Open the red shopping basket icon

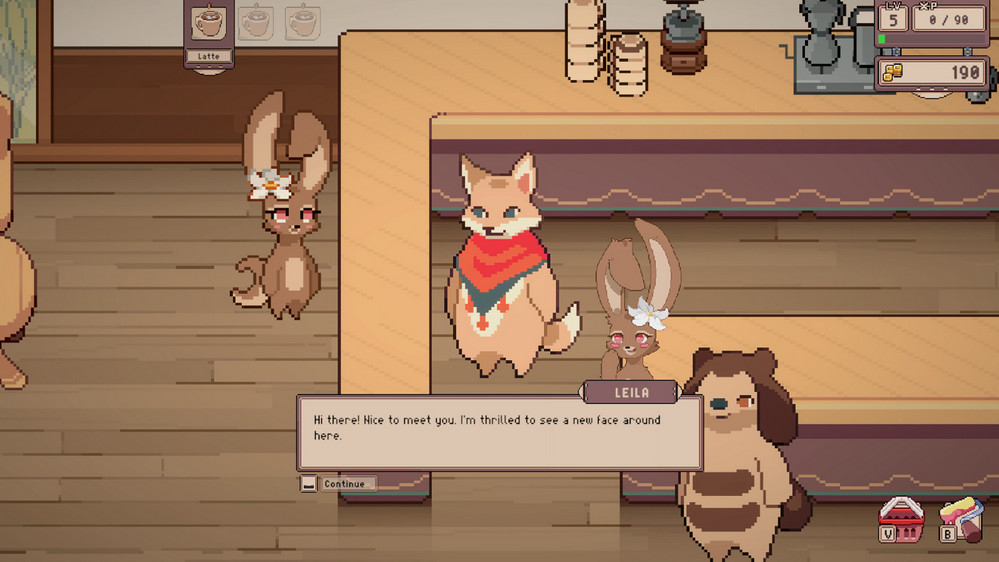[x=899, y=518]
